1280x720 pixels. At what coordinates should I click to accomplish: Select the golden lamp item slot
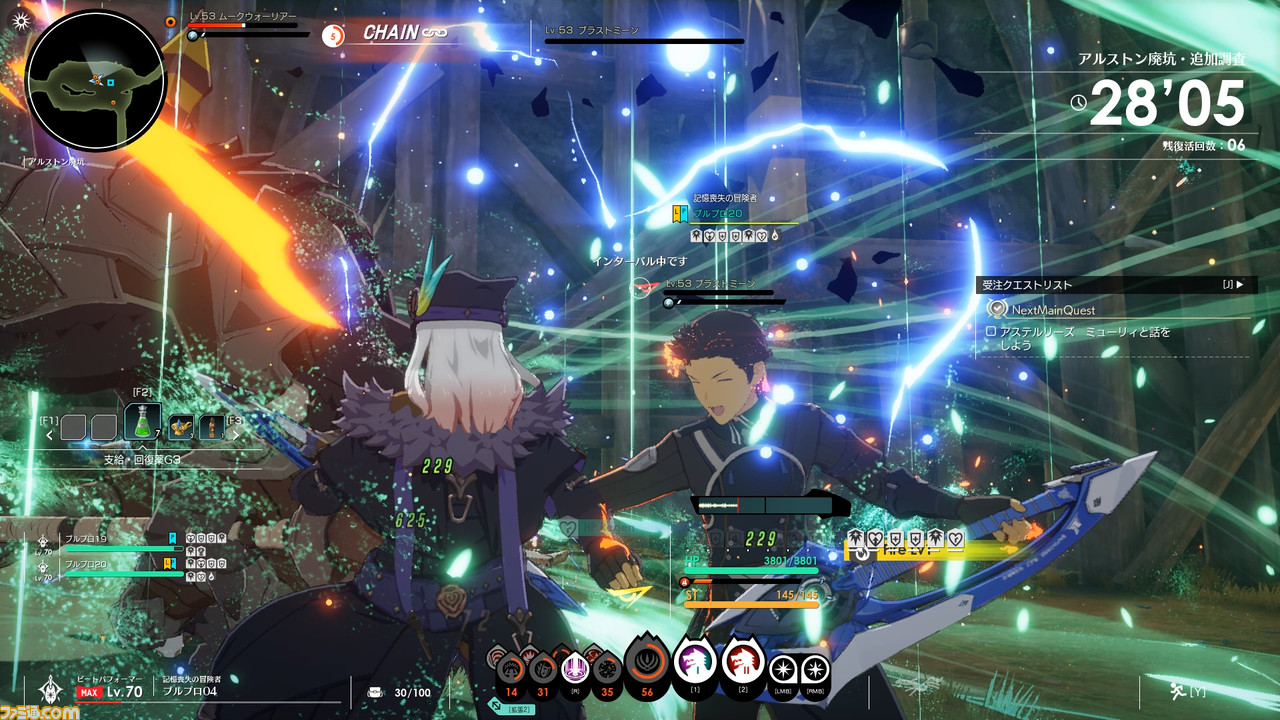click(x=181, y=428)
